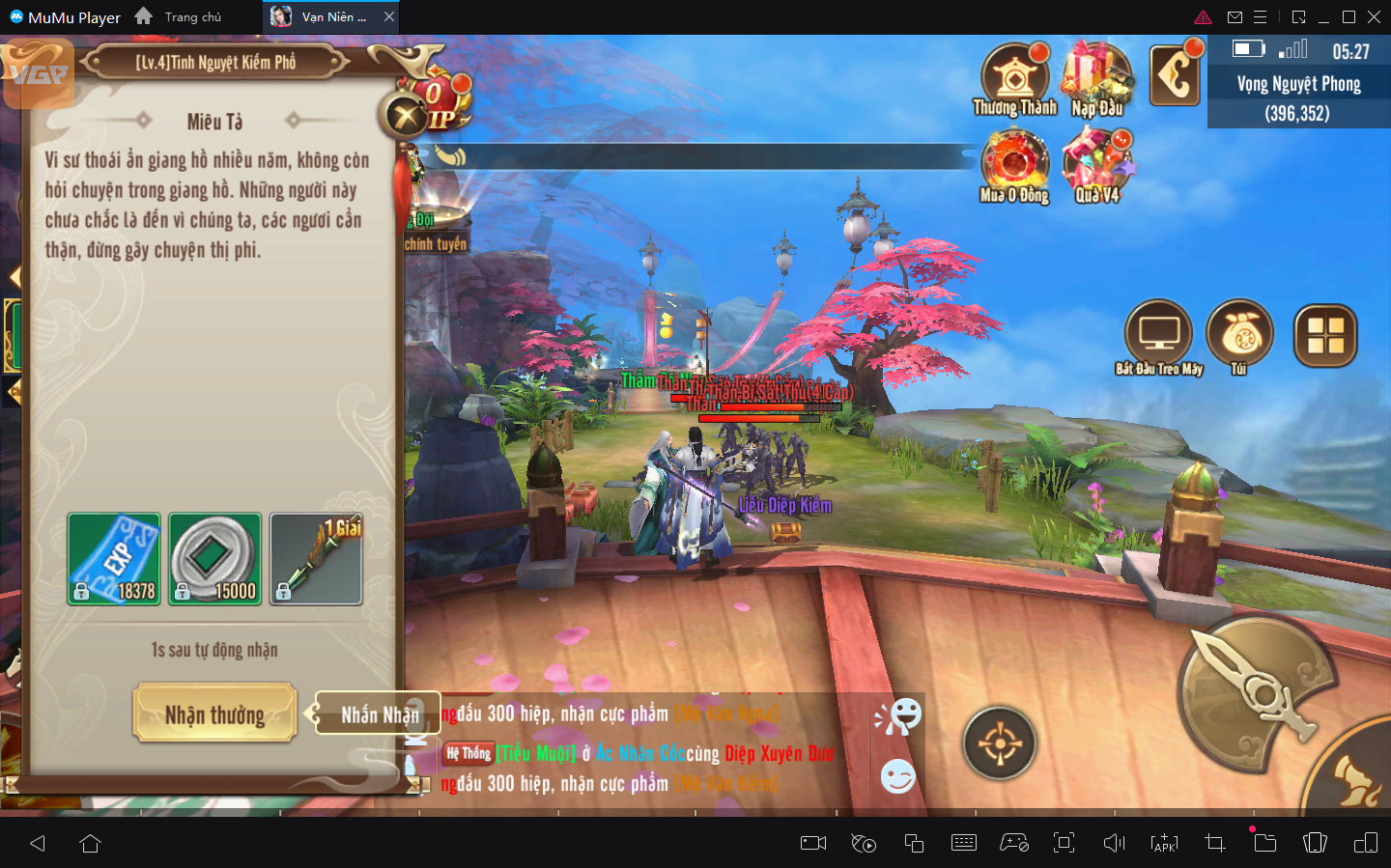Open the Vọng Nguyệt Phong location panel
The height and width of the screenshot is (868, 1391).
tap(1298, 98)
